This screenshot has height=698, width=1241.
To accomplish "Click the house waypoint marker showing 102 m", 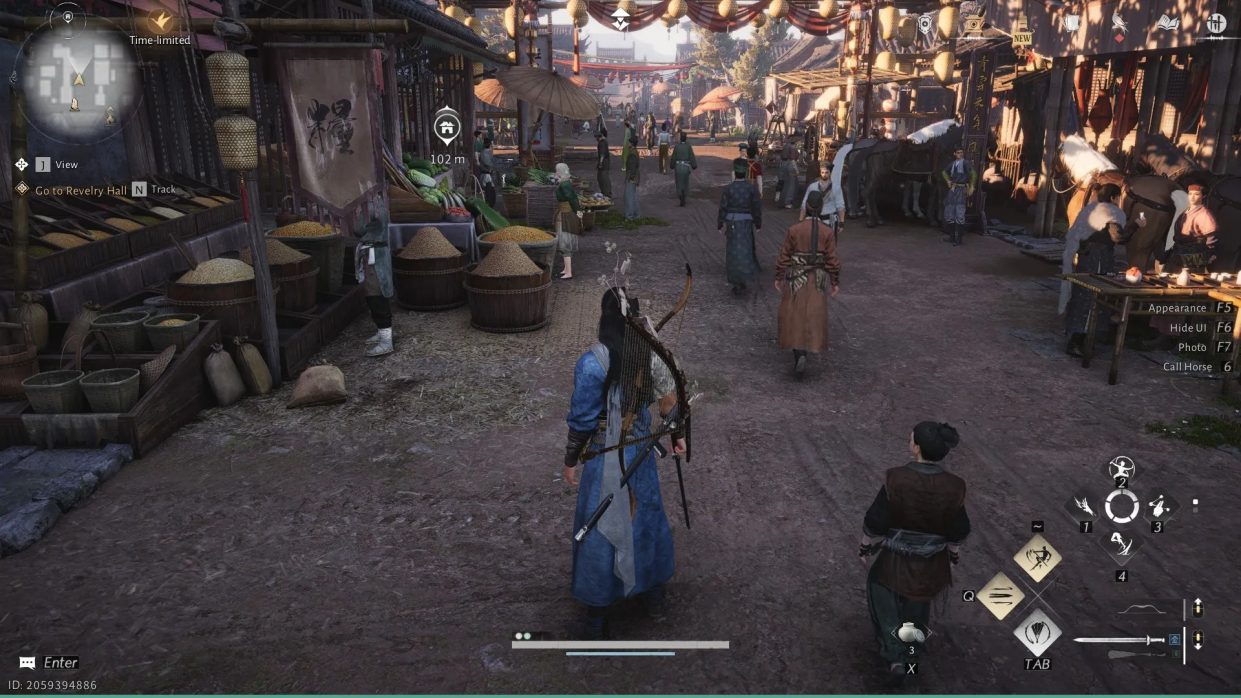I will [447, 128].
